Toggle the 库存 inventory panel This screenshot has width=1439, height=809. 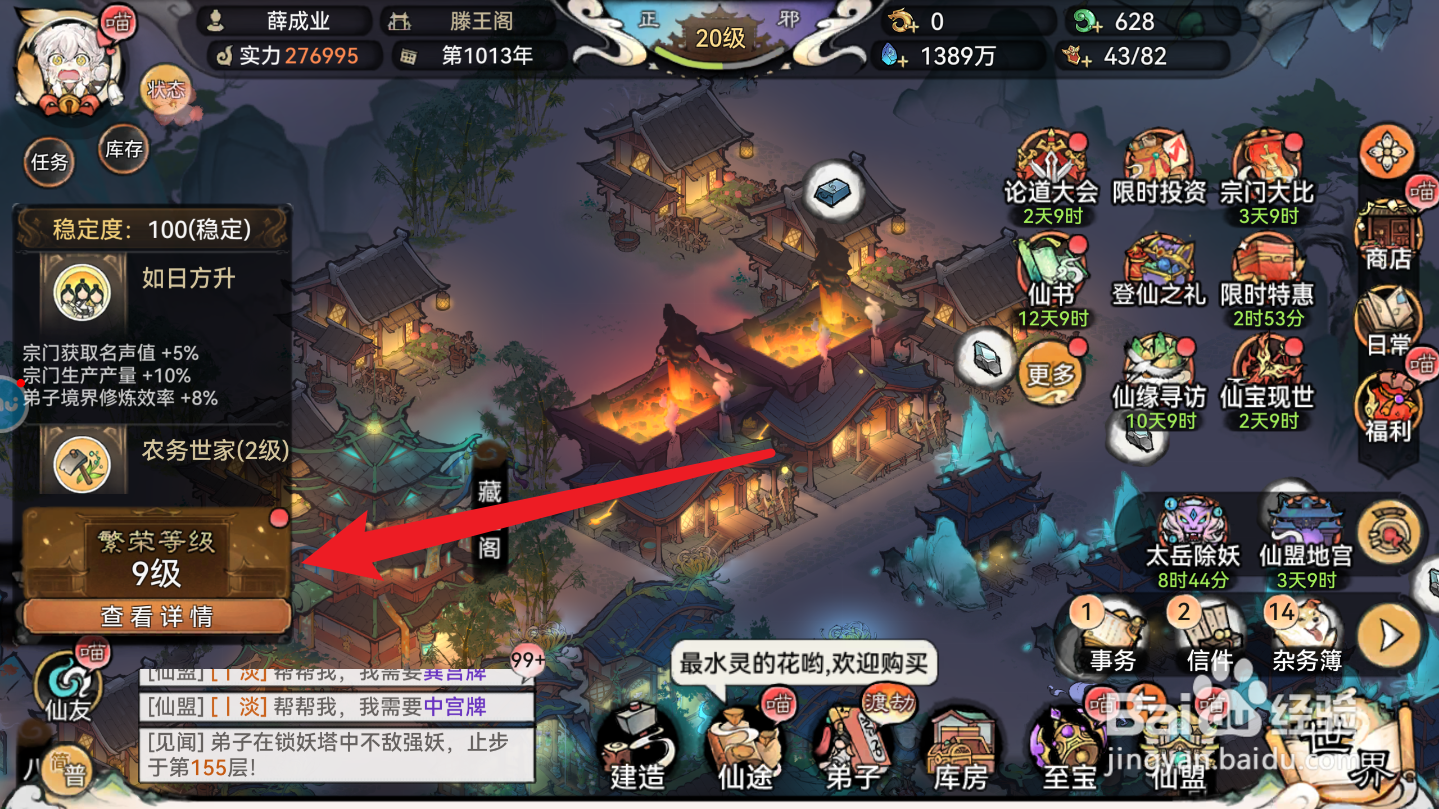122,150
